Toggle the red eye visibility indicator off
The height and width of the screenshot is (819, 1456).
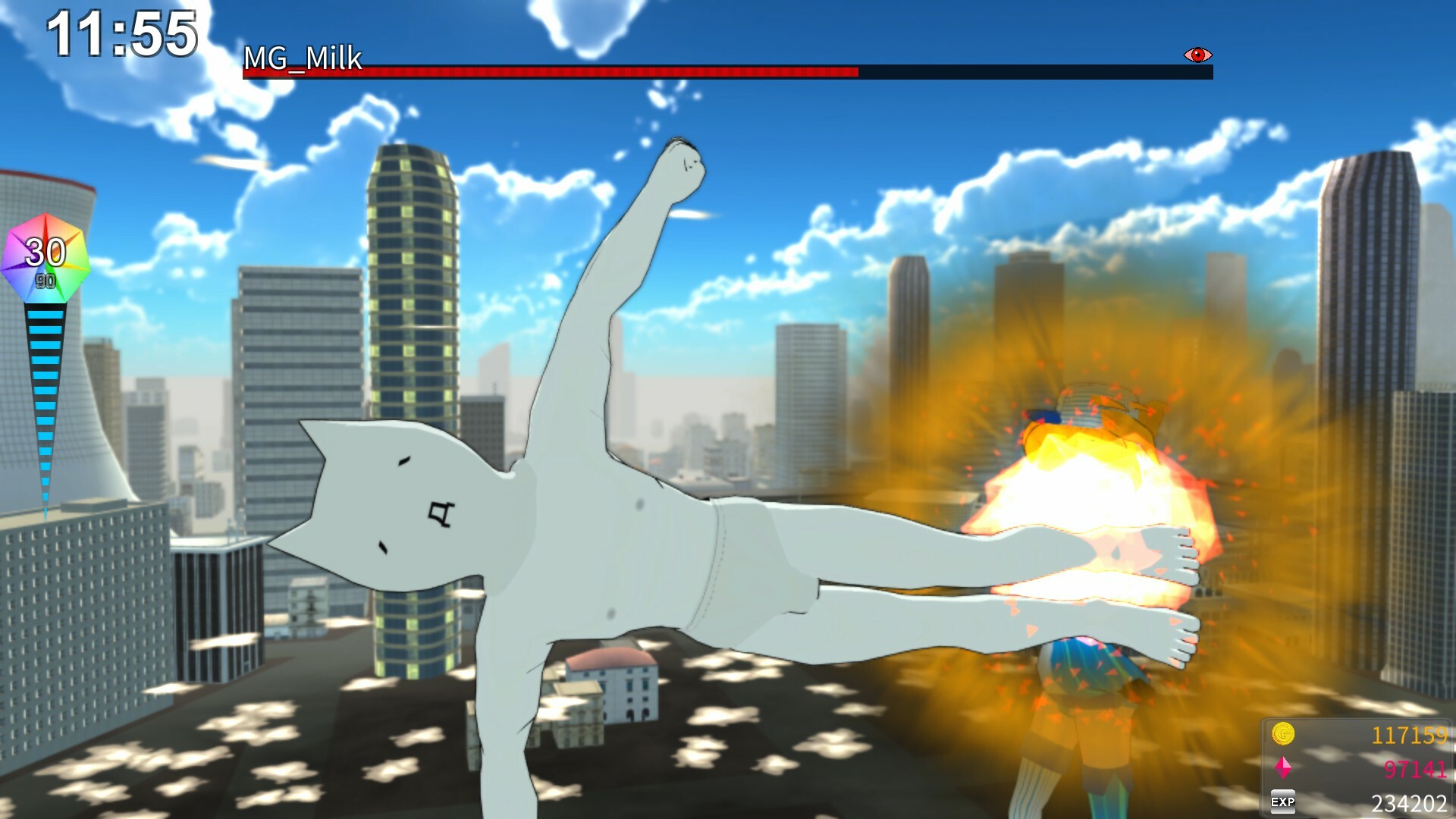point(1197,55)
